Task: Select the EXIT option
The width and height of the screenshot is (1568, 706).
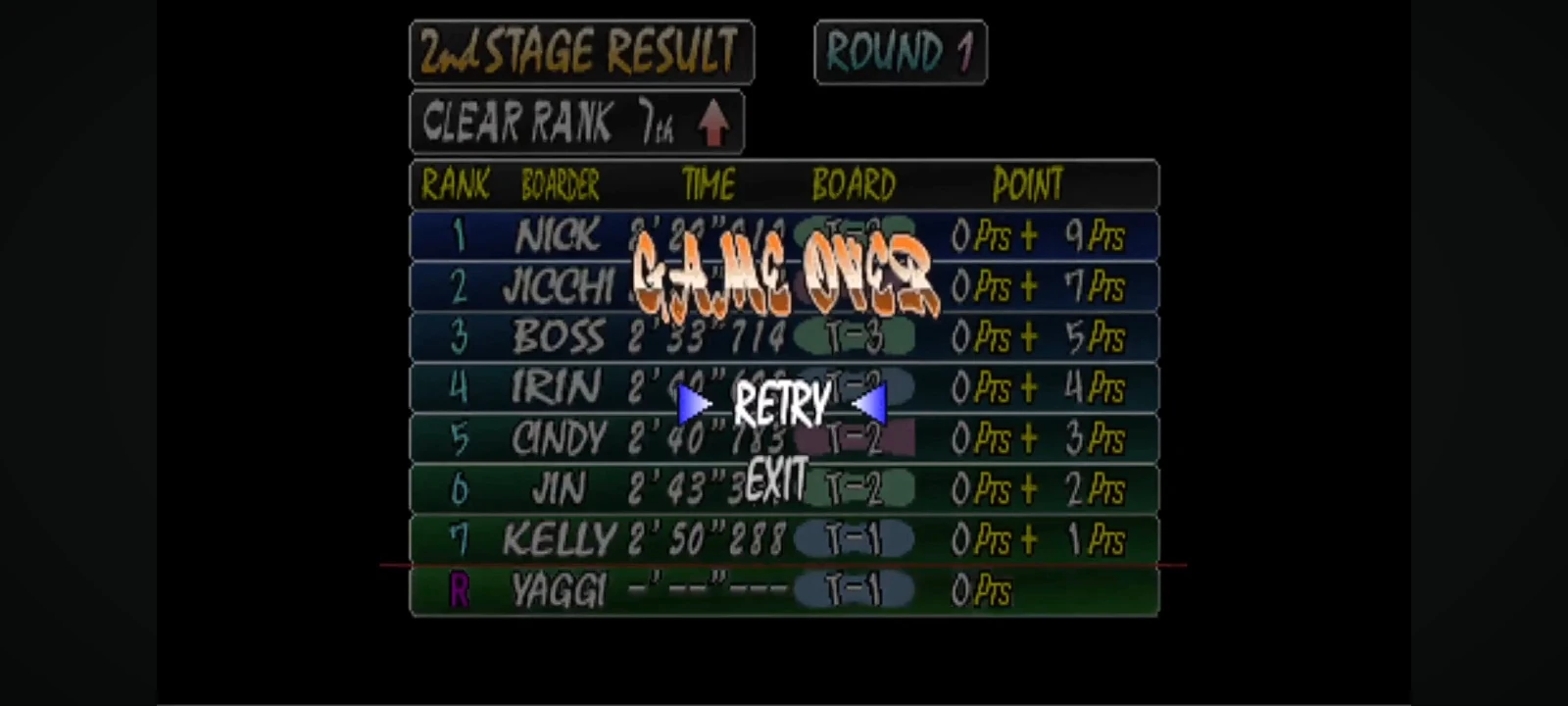Action: 775,479
